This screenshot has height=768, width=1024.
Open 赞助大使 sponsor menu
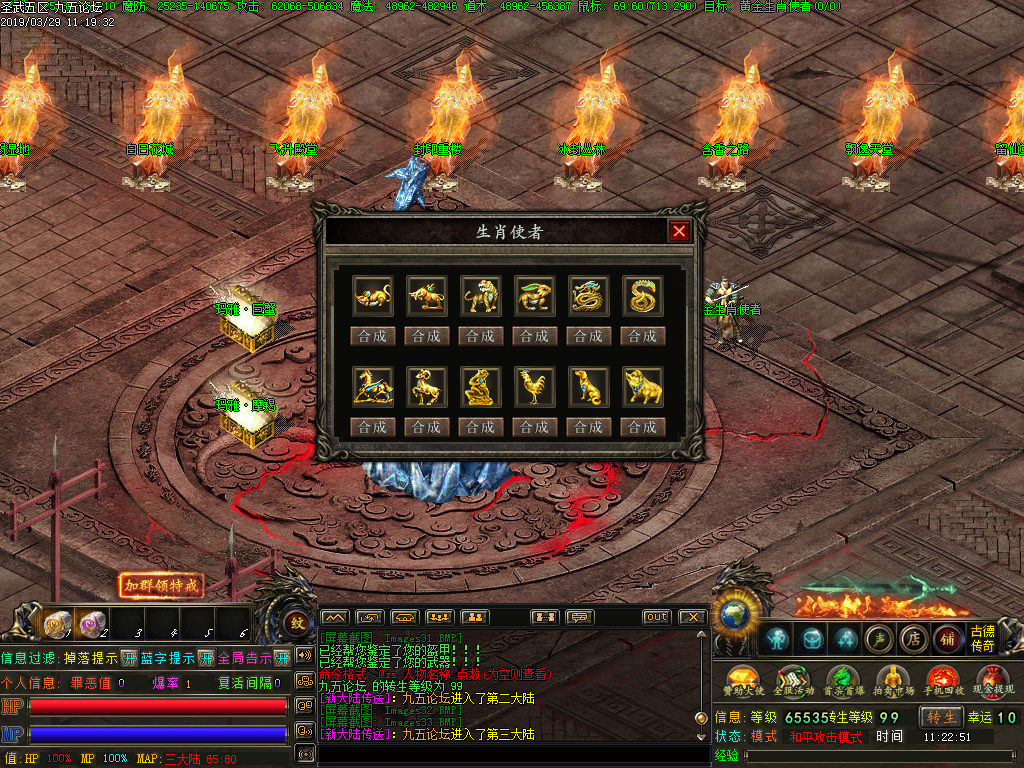pos(743,681)
